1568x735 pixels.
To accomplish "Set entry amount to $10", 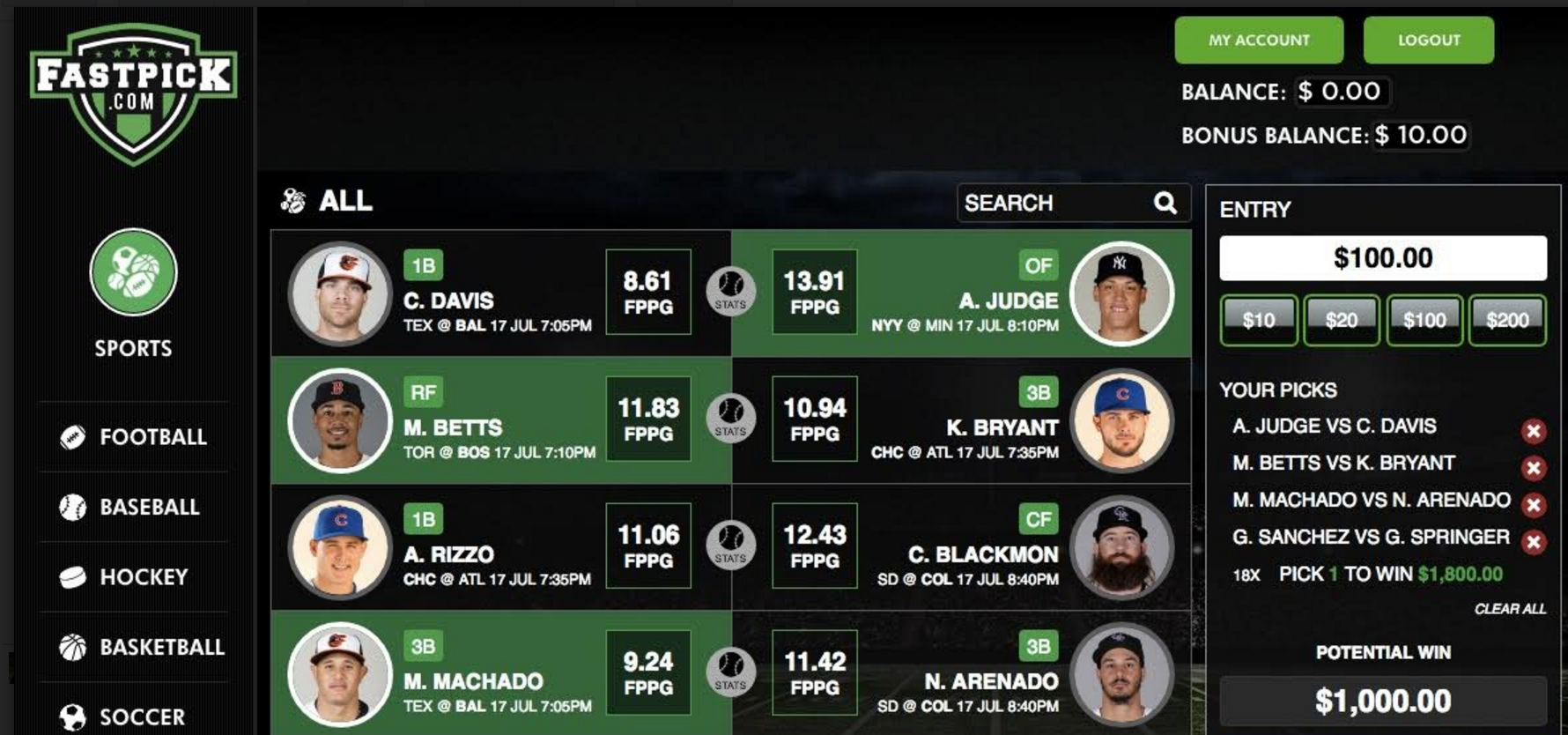I will tap(1258, 320).
